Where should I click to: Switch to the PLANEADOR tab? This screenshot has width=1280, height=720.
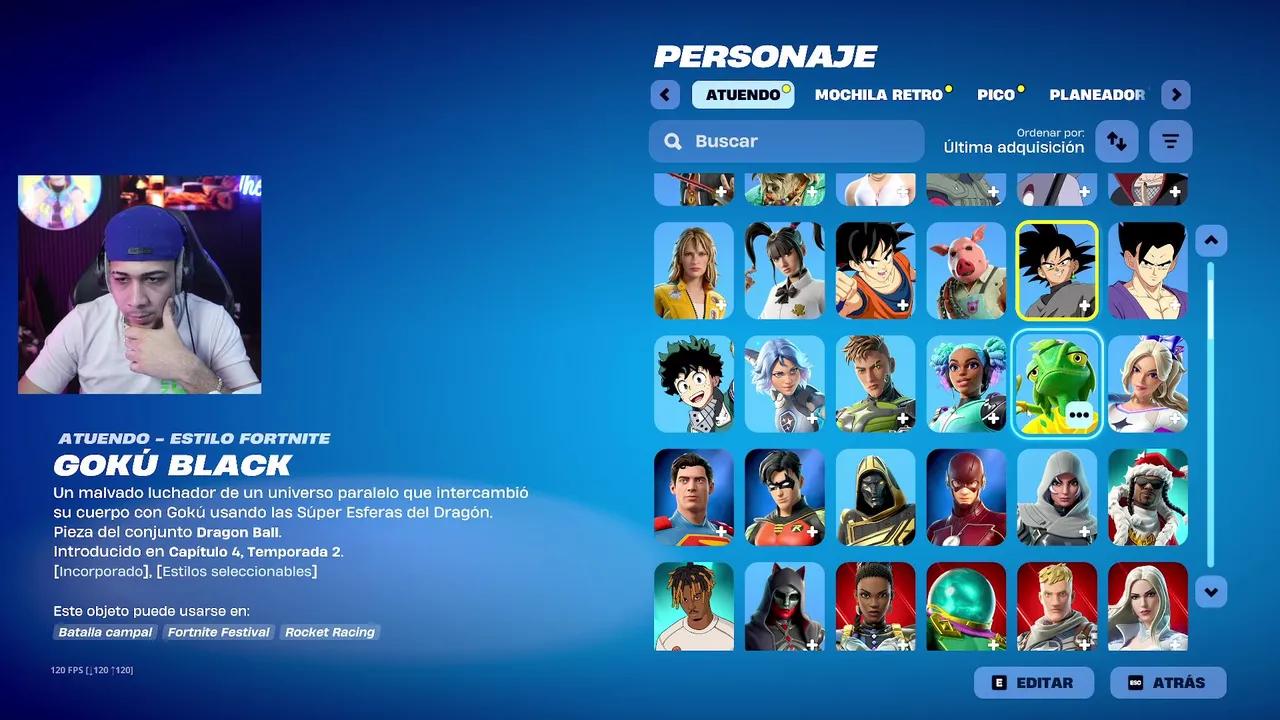coord(1097,94)
